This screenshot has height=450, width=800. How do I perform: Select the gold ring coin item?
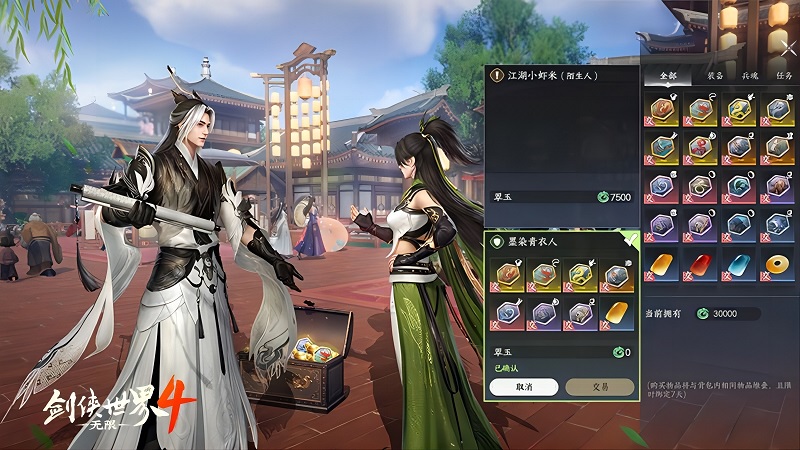777,264
